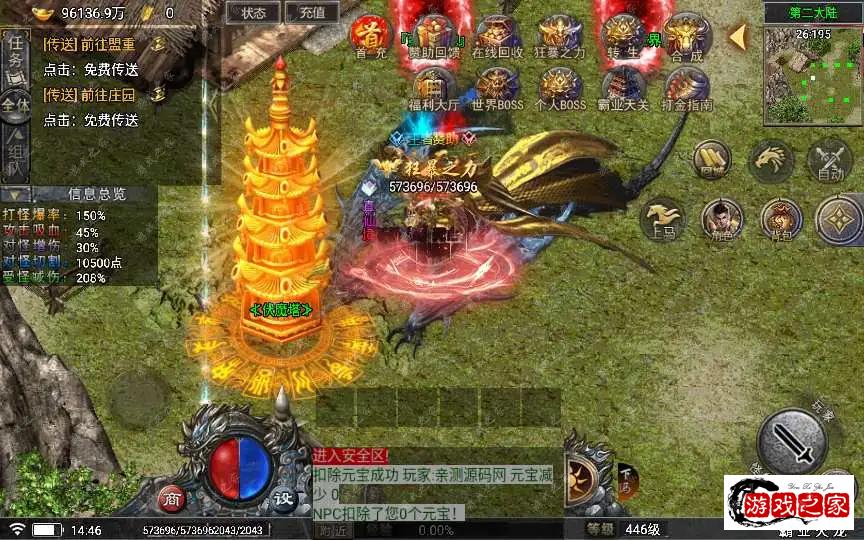Select the 合成 synthesis icon
Screen dimensions: 864x540
tap(686, 36)
